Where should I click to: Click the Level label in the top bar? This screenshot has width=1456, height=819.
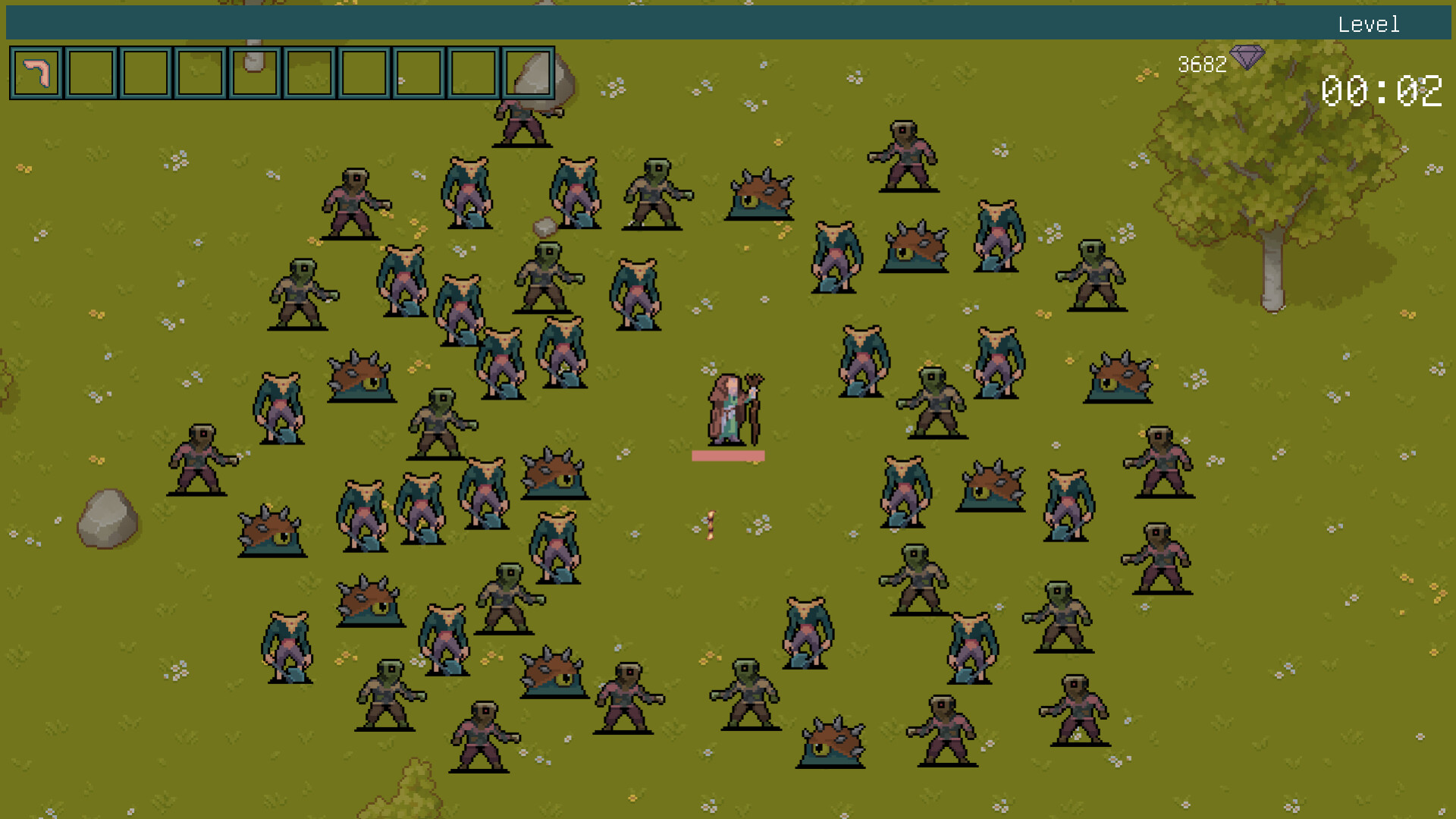(1370, 24)
